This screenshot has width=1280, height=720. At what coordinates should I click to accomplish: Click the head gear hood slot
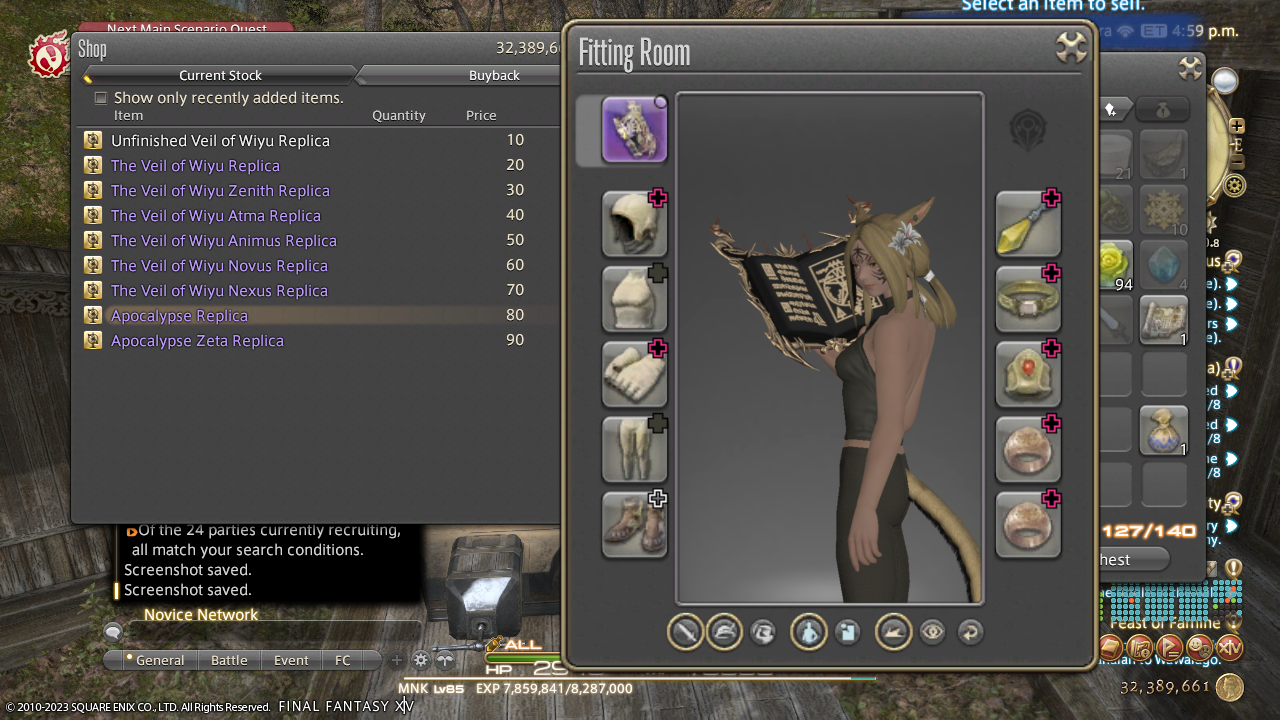tap(634, 224)
